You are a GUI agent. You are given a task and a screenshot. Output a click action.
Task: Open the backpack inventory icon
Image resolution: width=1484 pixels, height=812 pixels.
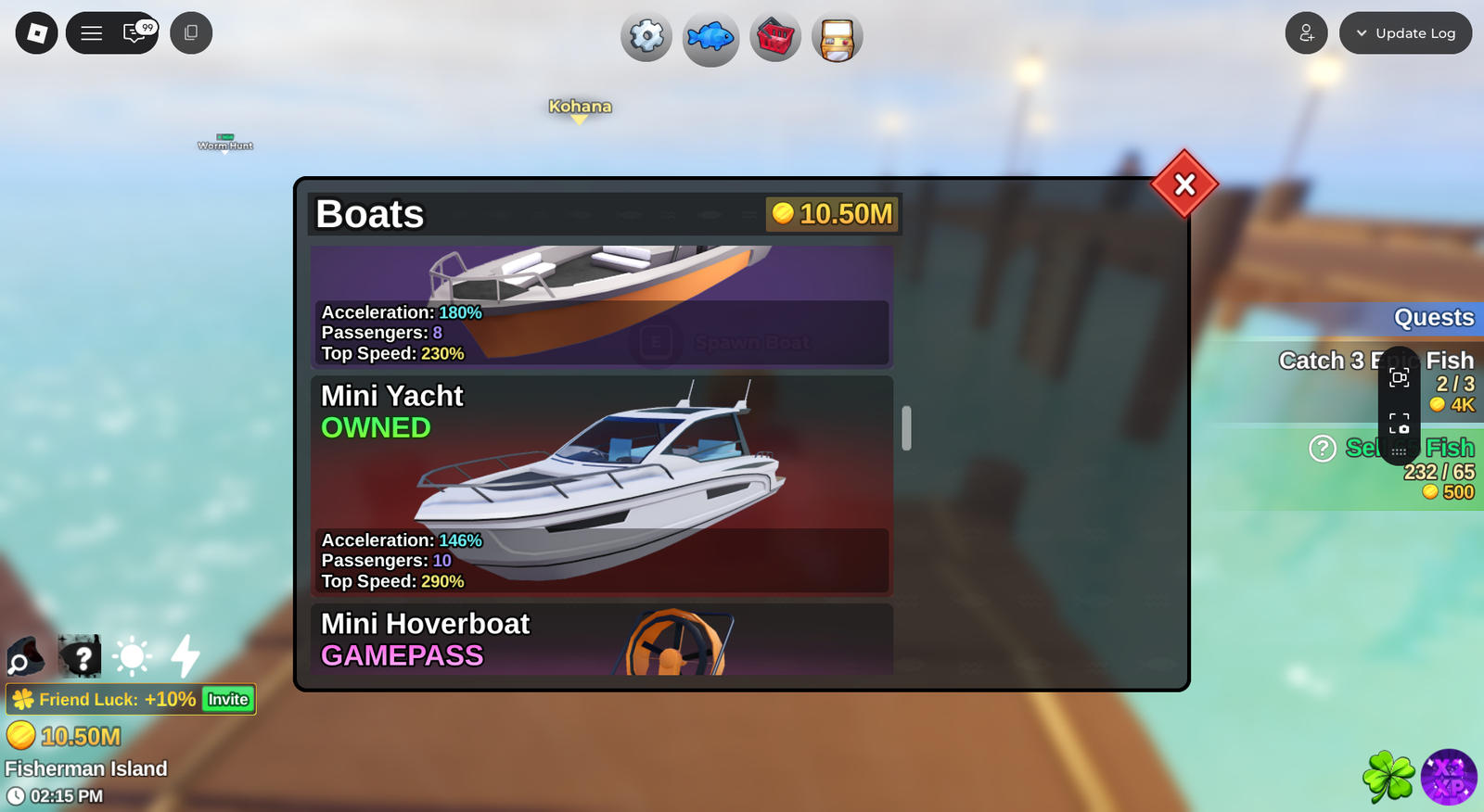click(838, 38)
